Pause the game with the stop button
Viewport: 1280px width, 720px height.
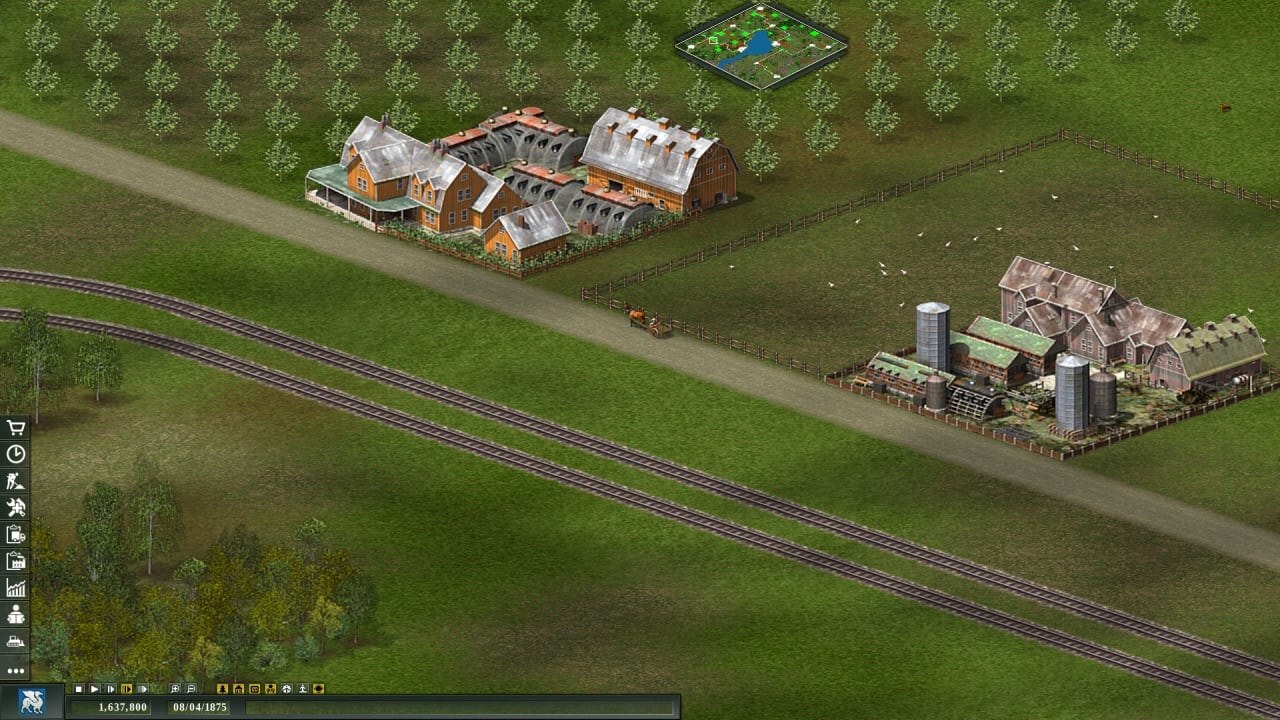(79, 689)
